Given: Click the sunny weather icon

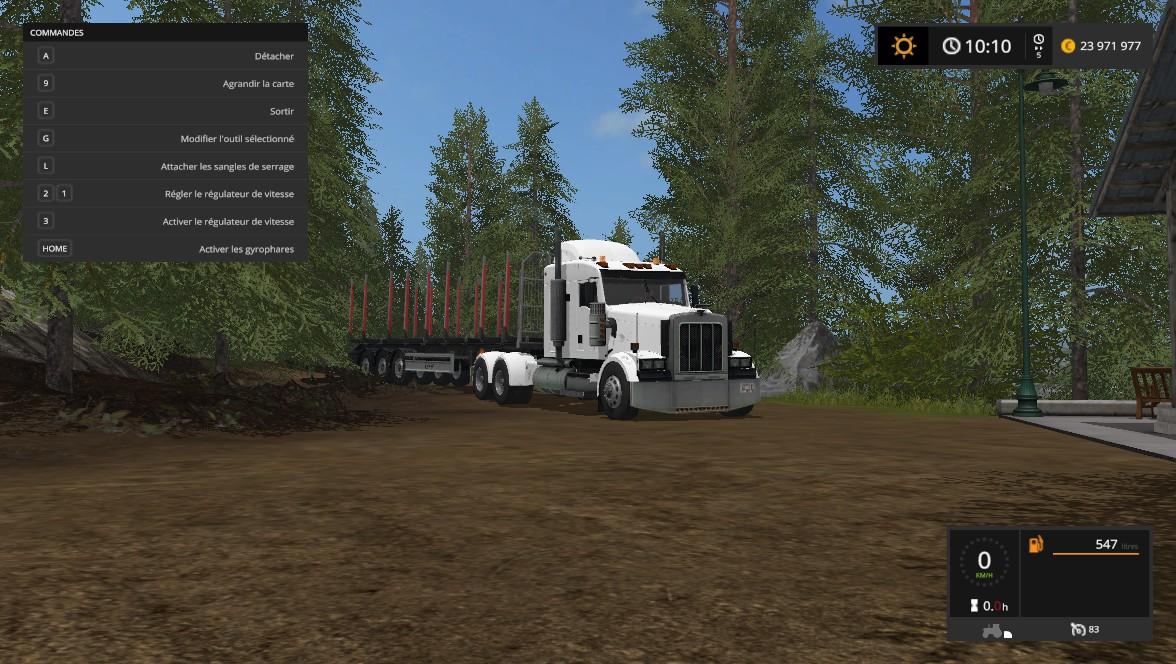Looking at the screenshot, I should [904, 46].
